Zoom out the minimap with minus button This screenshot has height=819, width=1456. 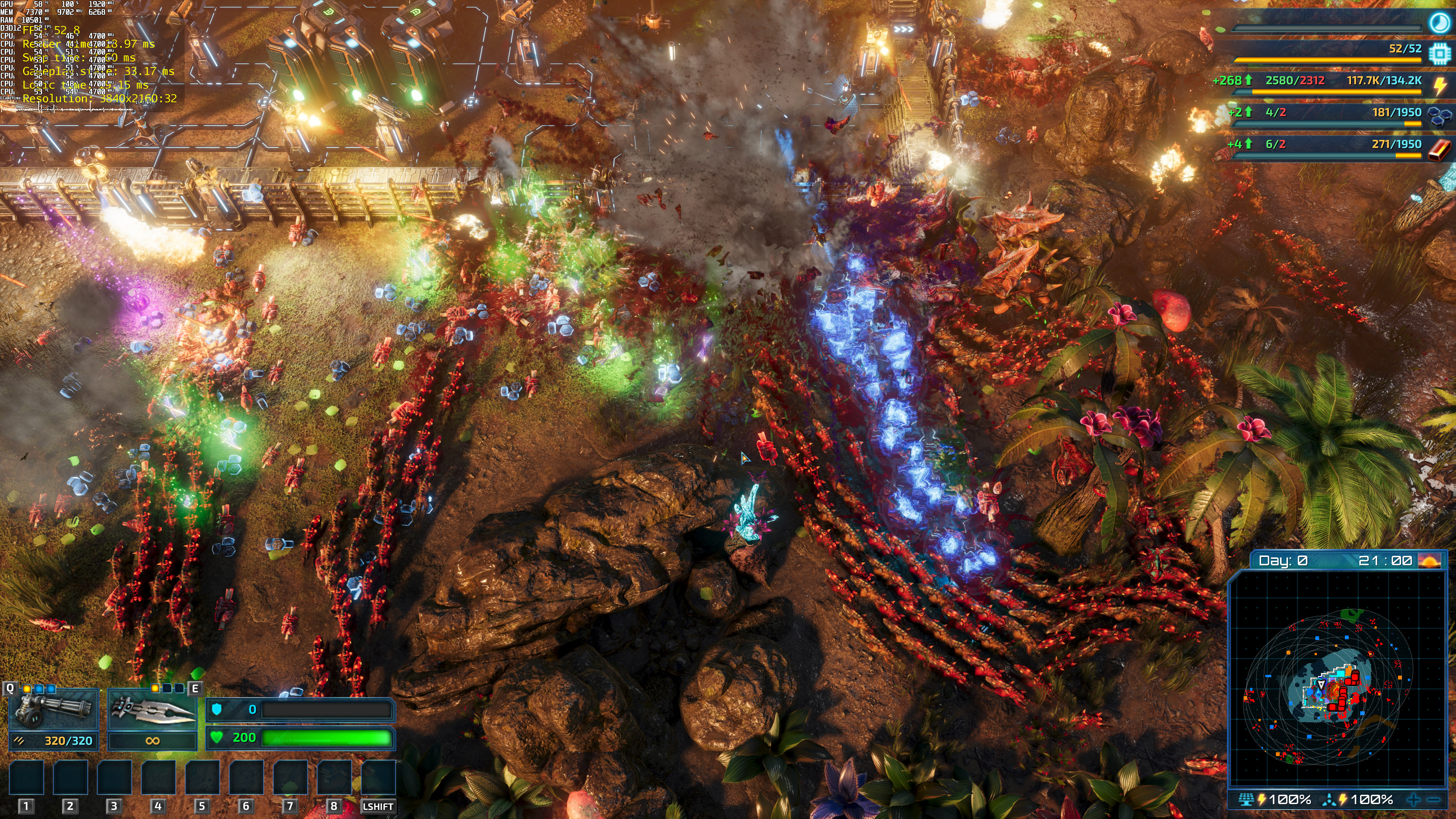point(1433,799)
